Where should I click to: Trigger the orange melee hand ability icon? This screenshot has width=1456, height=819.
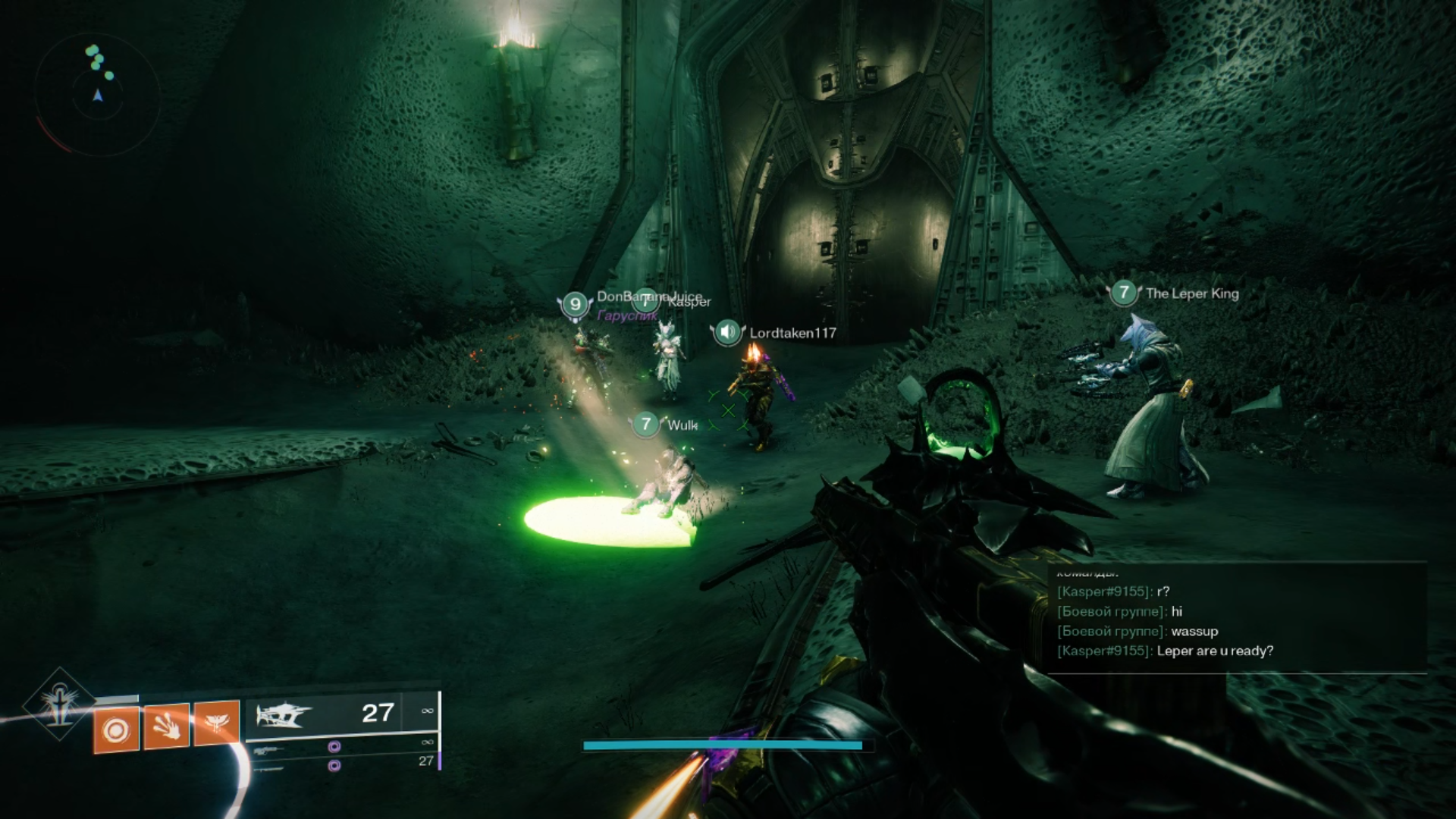coord(166,726)
